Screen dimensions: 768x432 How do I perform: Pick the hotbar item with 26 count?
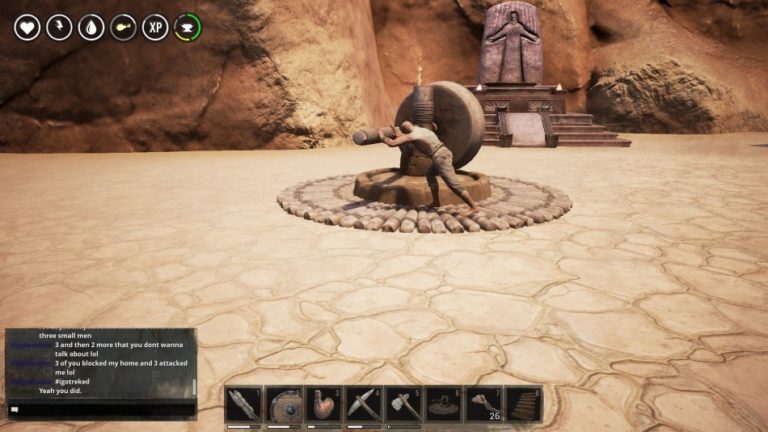click(484, 404)
